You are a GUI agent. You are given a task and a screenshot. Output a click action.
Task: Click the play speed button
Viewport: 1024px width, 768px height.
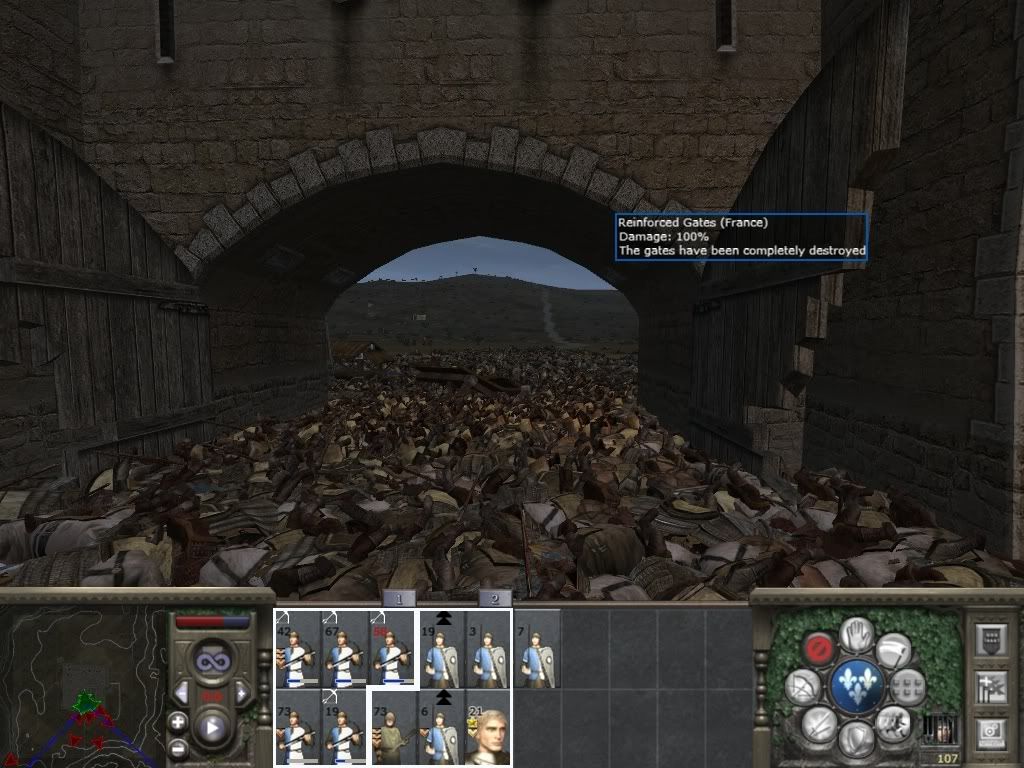tap(211, 728)
